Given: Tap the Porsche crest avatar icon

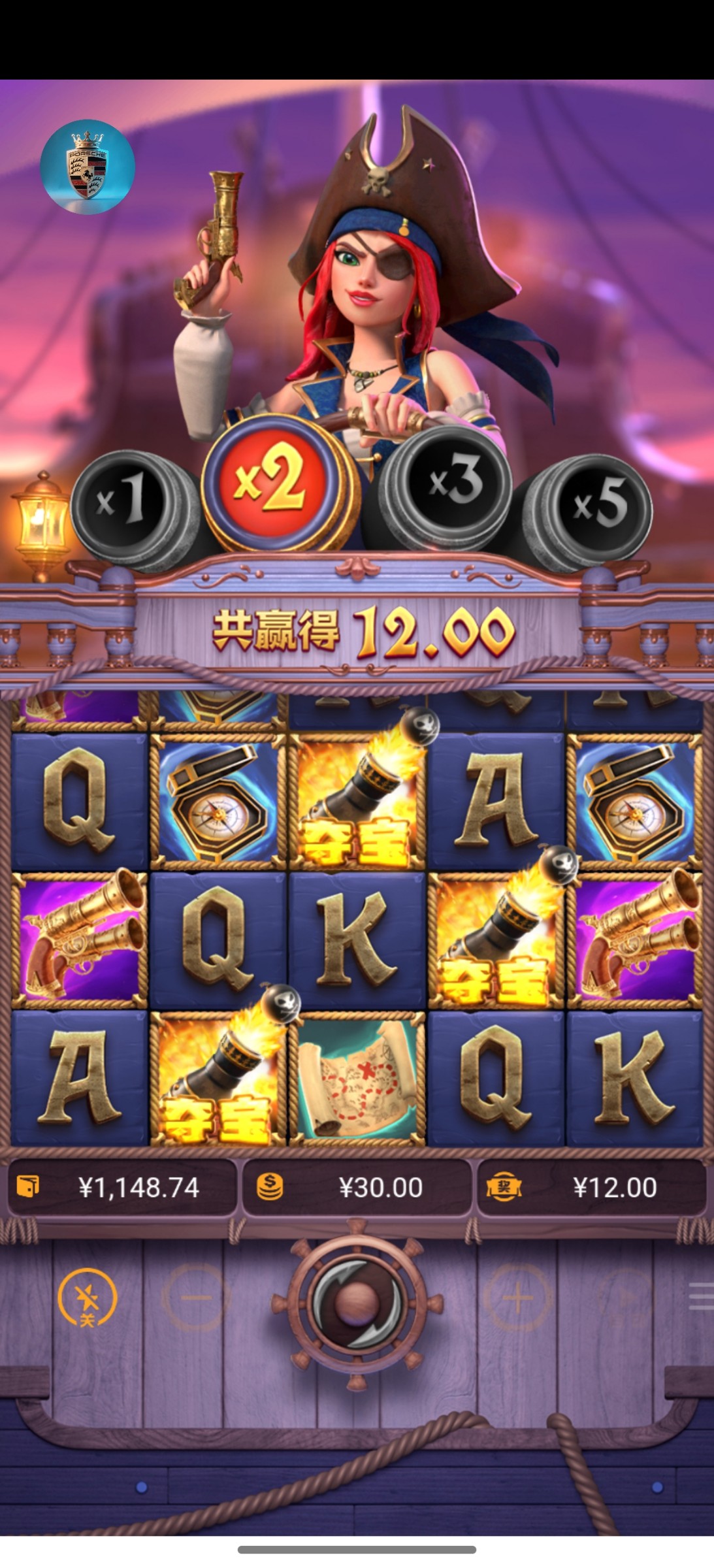Looking at the screenshot, I should pyautogui.click(x=88, y=167).
